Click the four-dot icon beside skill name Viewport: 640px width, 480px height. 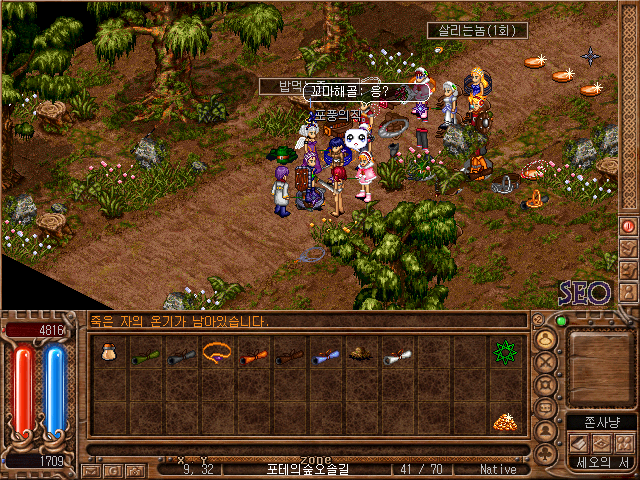pos(623,443)
